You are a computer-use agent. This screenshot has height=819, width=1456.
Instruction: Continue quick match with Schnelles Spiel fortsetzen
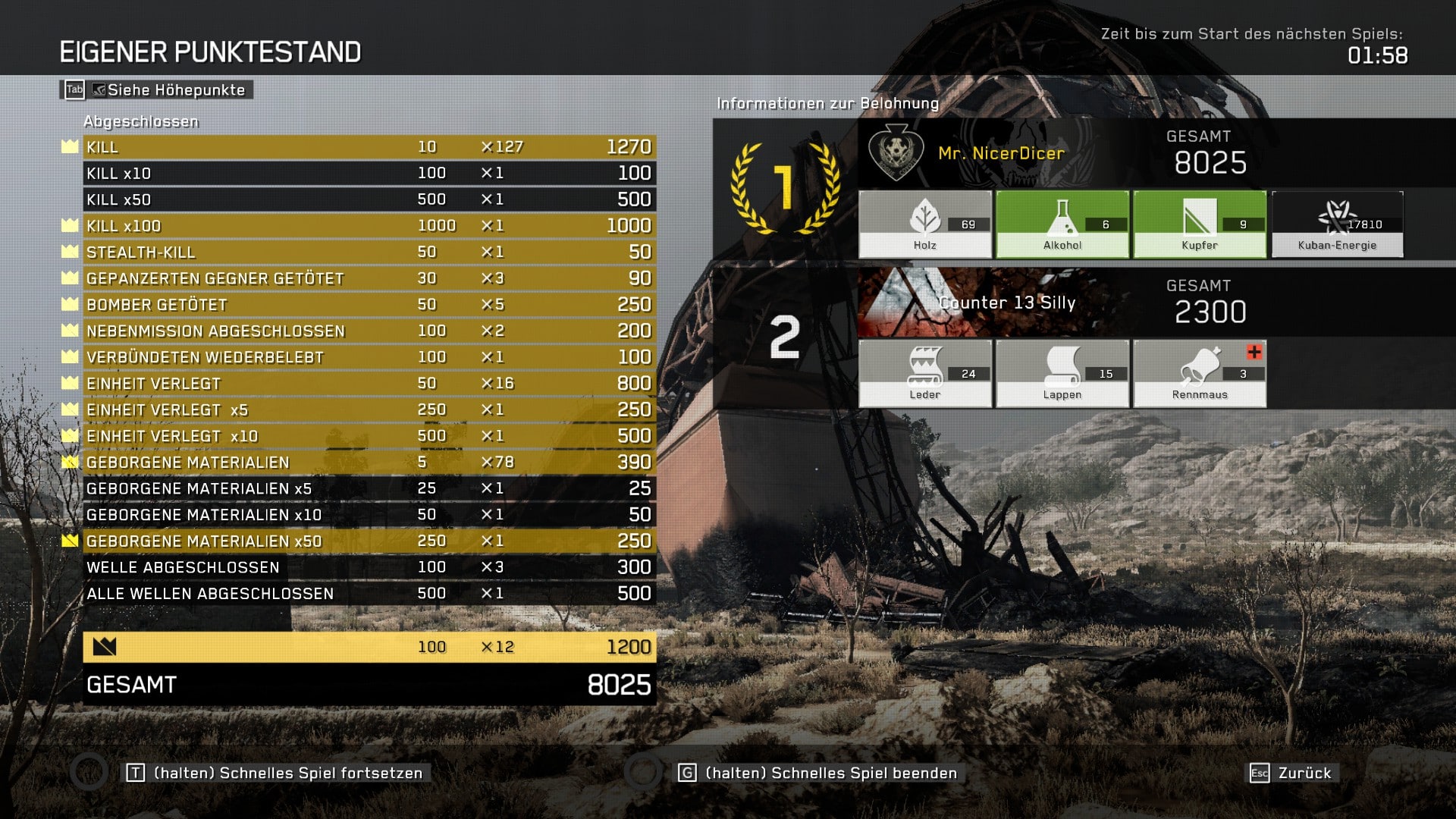click(277, 773)
